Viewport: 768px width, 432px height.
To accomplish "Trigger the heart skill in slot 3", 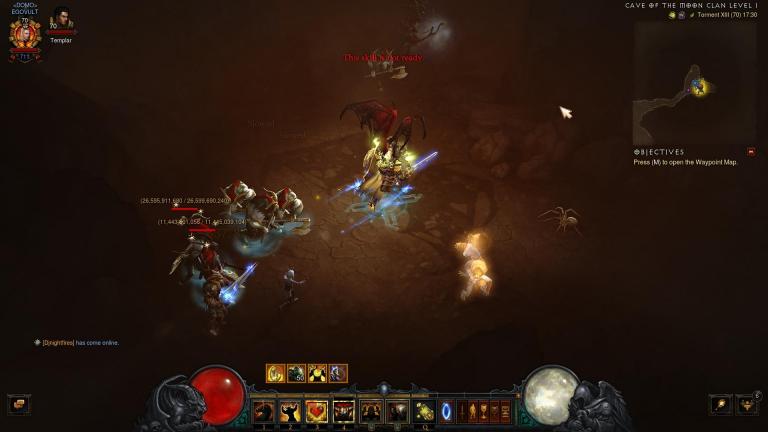I will coord(317,411).
